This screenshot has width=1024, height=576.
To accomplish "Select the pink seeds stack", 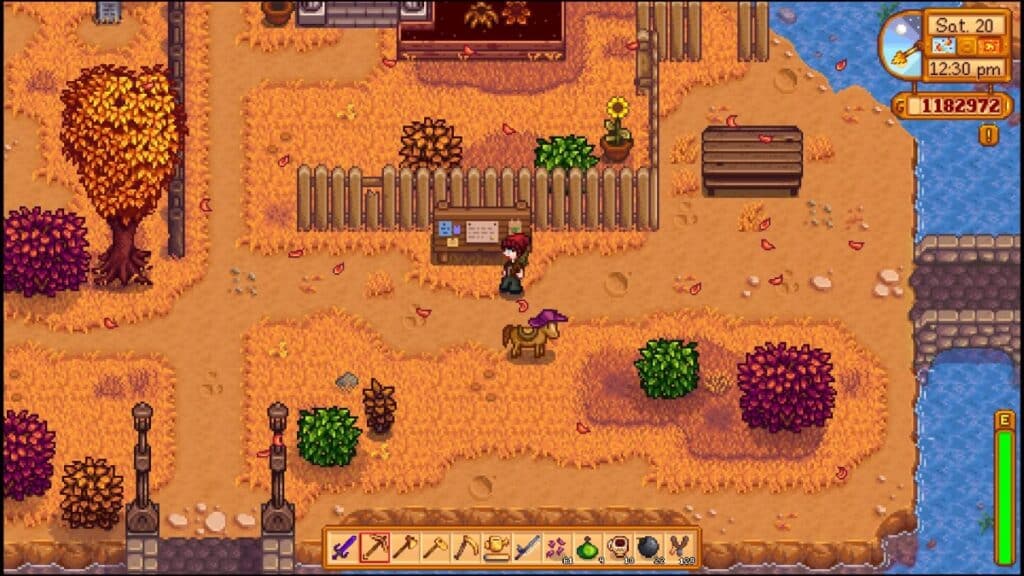I will click(x=557, y=548).
